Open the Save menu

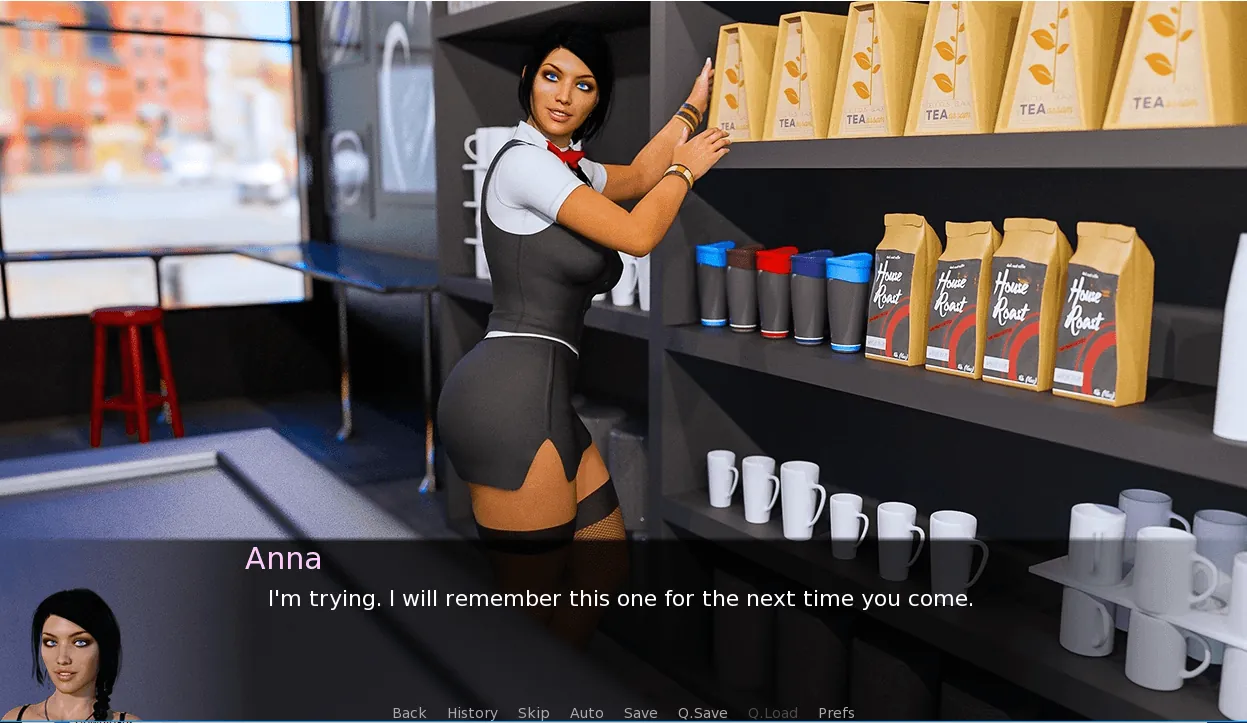[640, 713]
